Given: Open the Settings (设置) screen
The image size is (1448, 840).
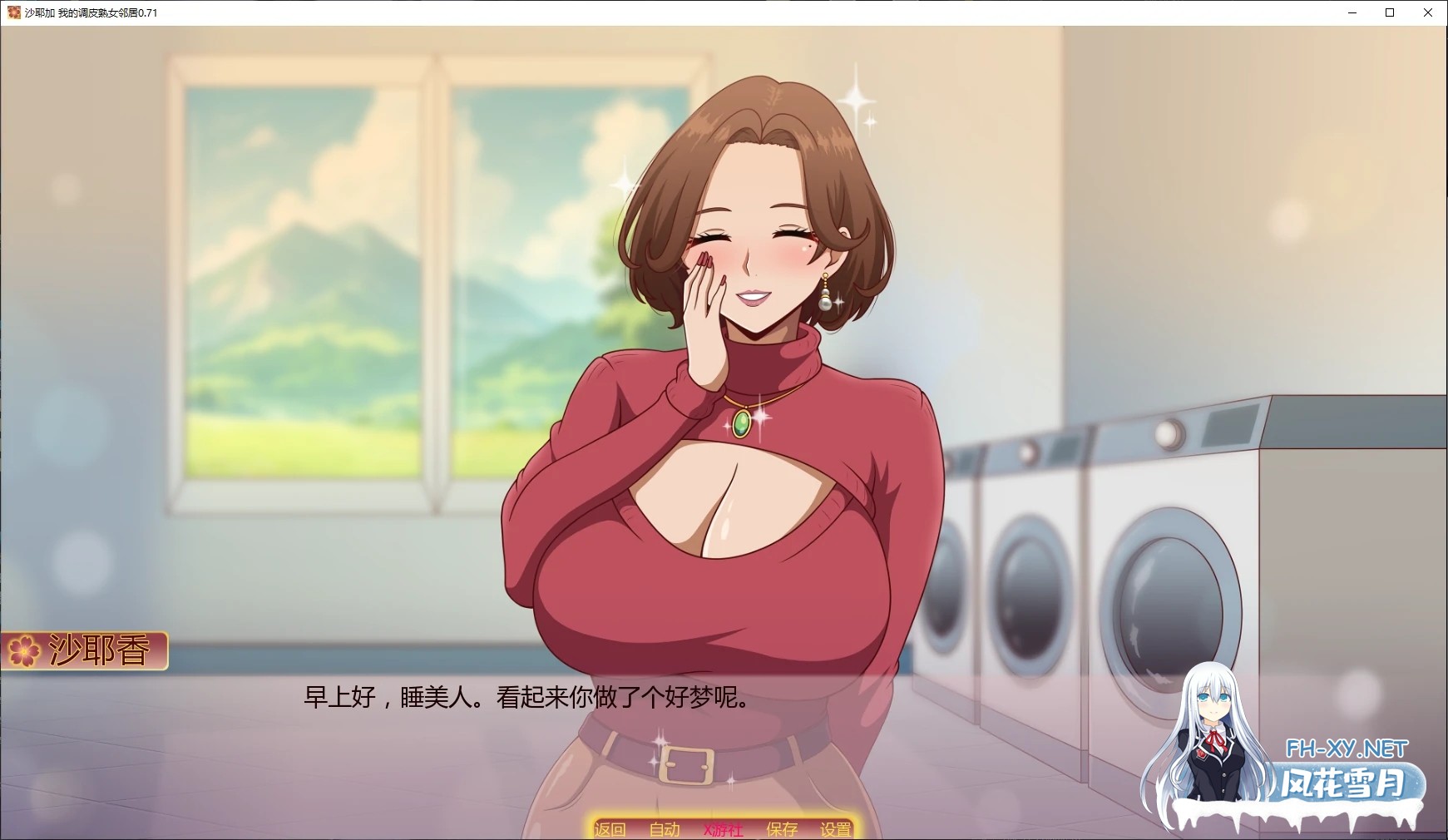Looking at the screenshot, I should [835, 829].
